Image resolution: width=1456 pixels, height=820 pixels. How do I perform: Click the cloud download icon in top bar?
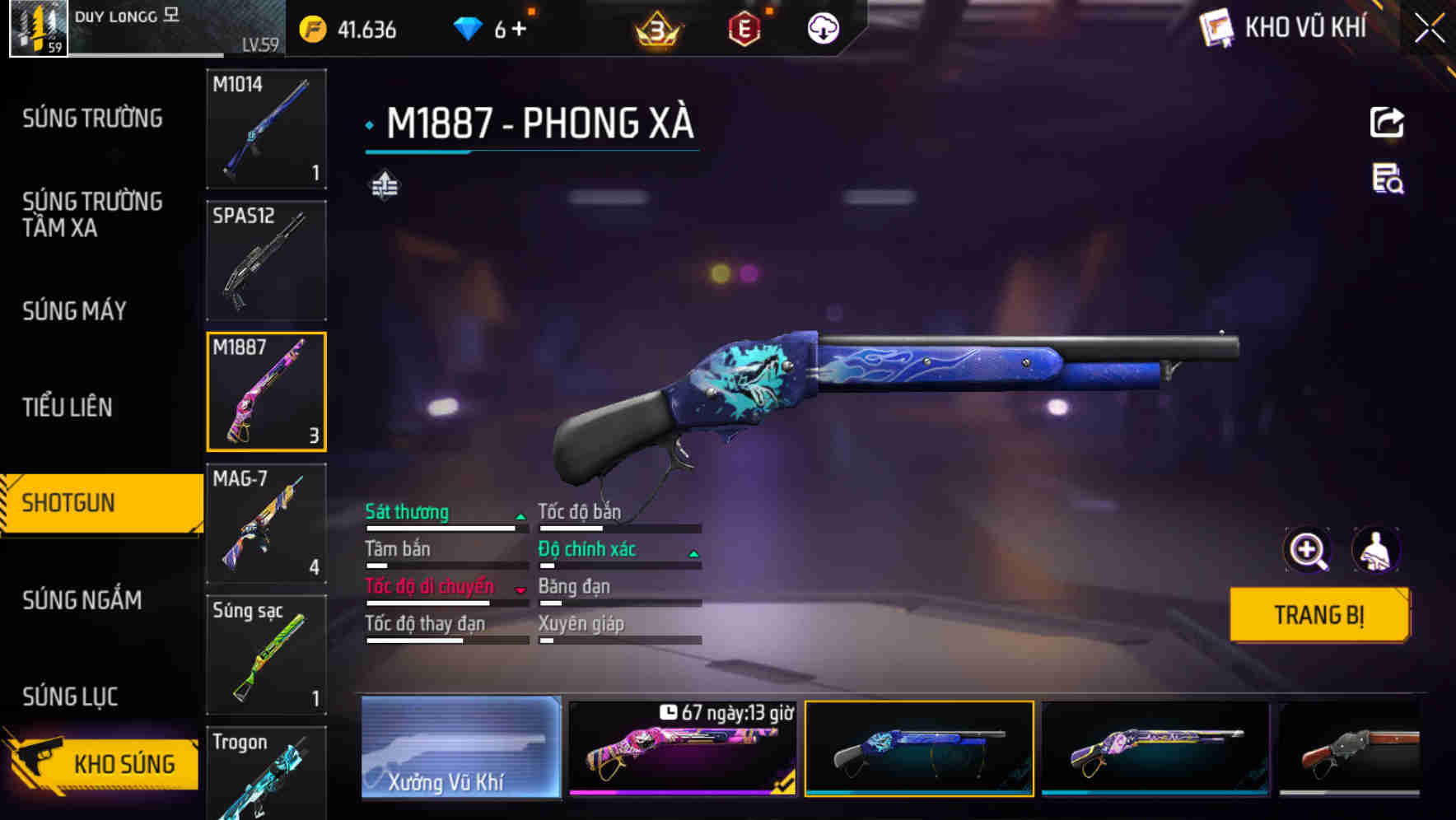823,29
